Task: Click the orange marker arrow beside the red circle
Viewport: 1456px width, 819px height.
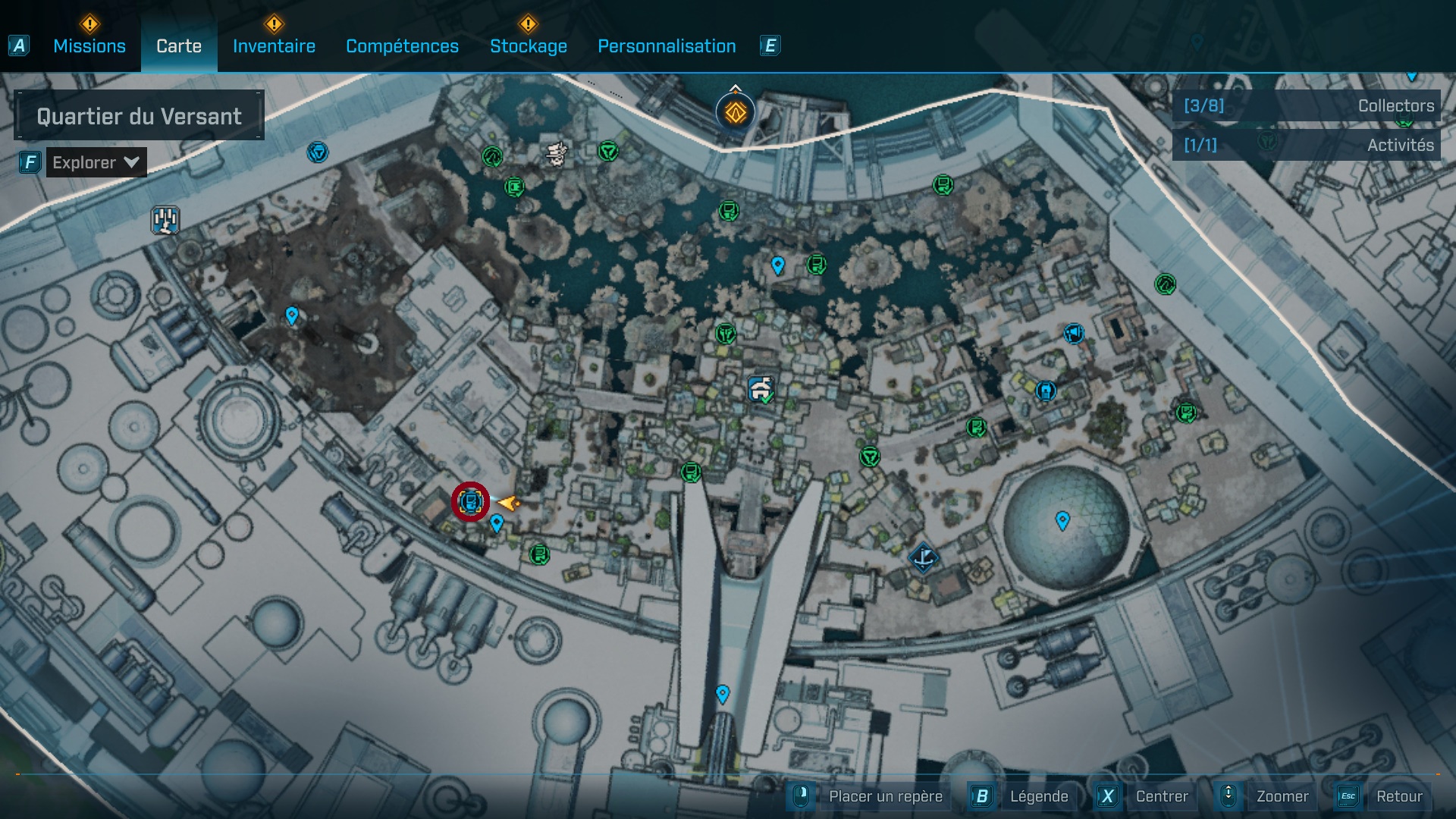Action: tap(507, 502)
